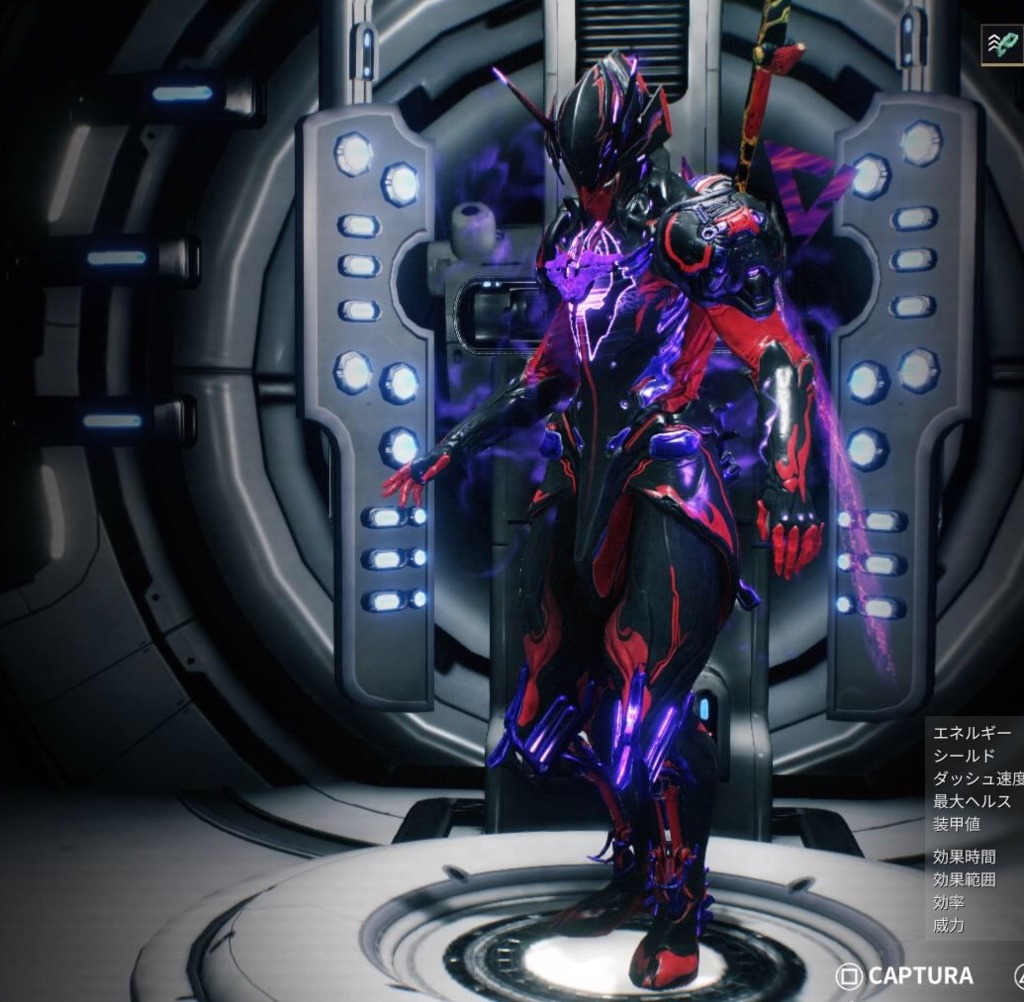Screen dimensions: 1024x1002
Task: Select the green mod icon with upgrade chevrons
Action: coord(1003,44)
